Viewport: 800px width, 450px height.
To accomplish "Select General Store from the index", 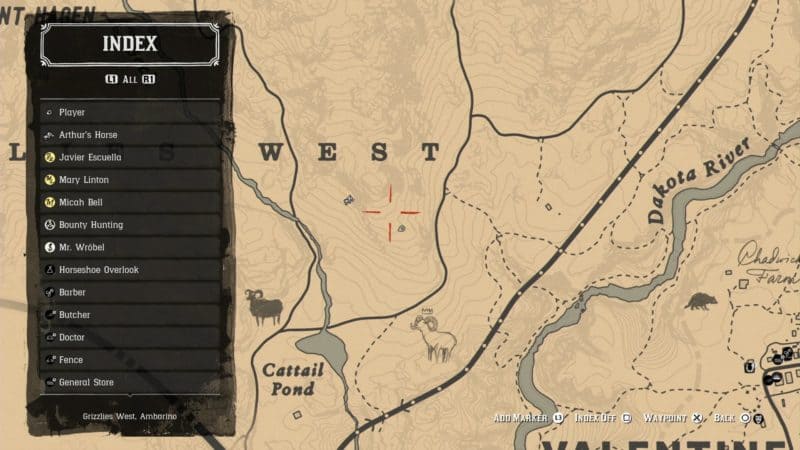I will (x=130, y=382).
